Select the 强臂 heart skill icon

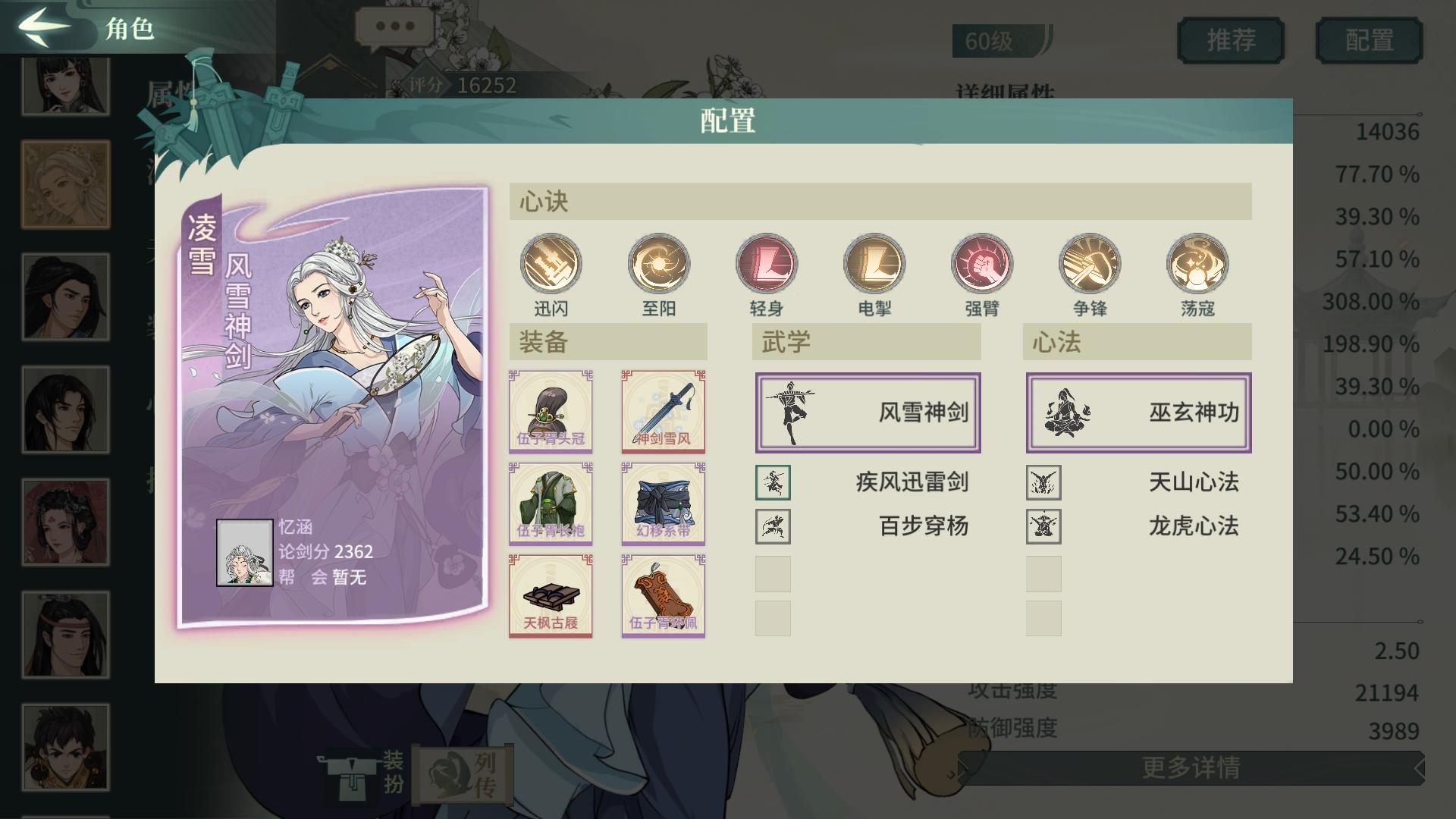point(981,265)
